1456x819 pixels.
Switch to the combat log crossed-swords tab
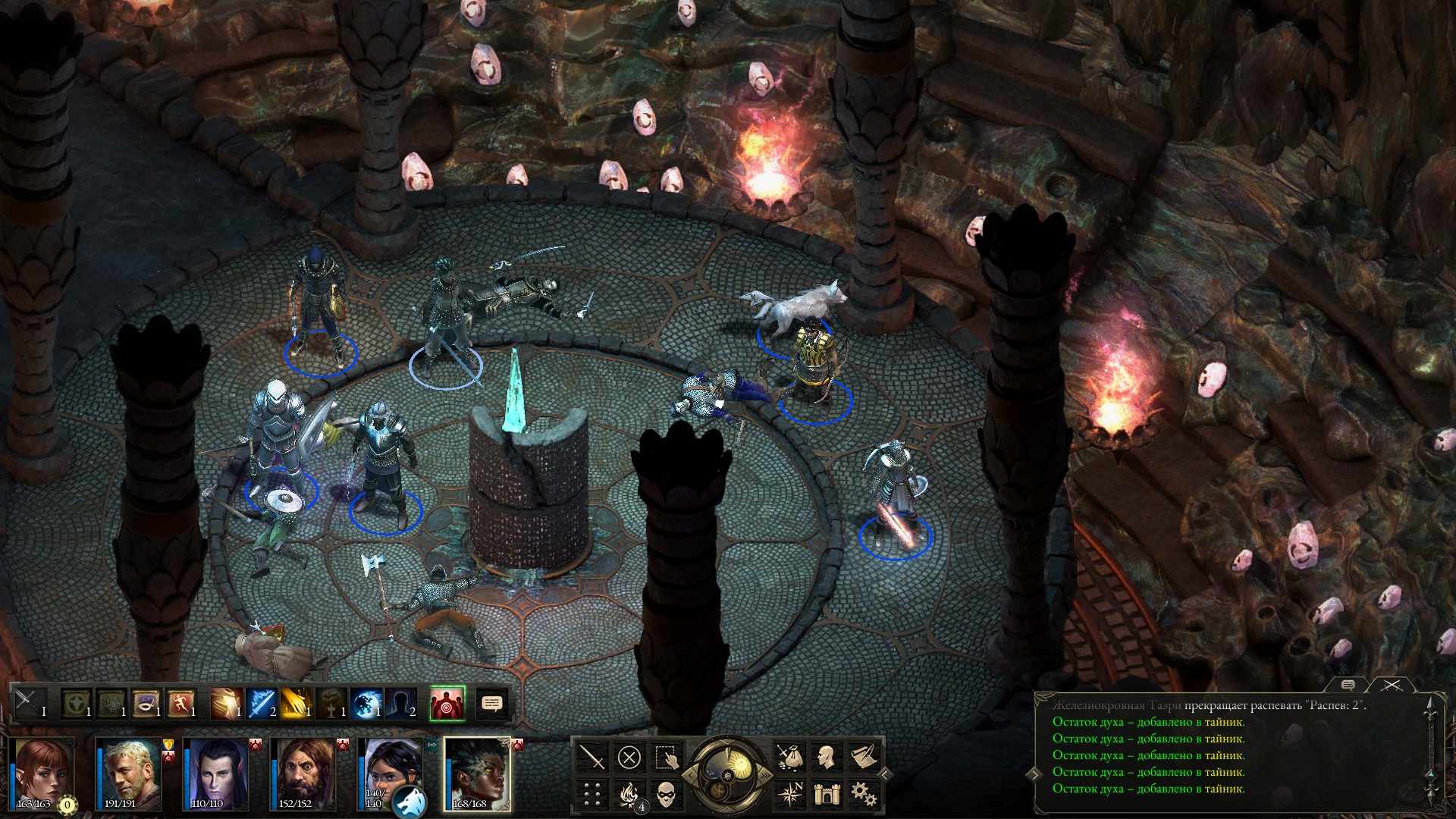[x=1392, y=685]
